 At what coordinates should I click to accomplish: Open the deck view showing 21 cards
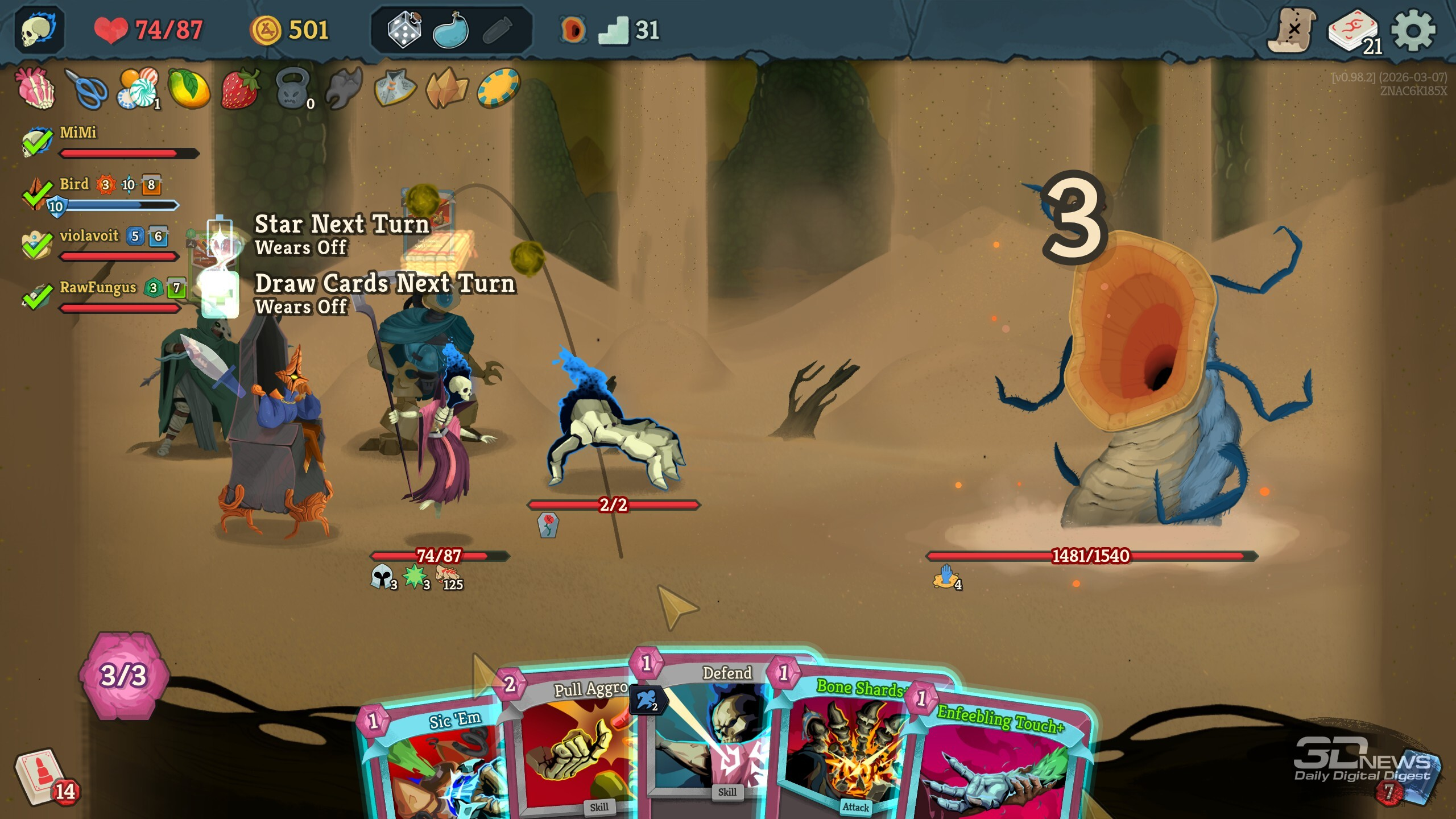coord(1354,31)
